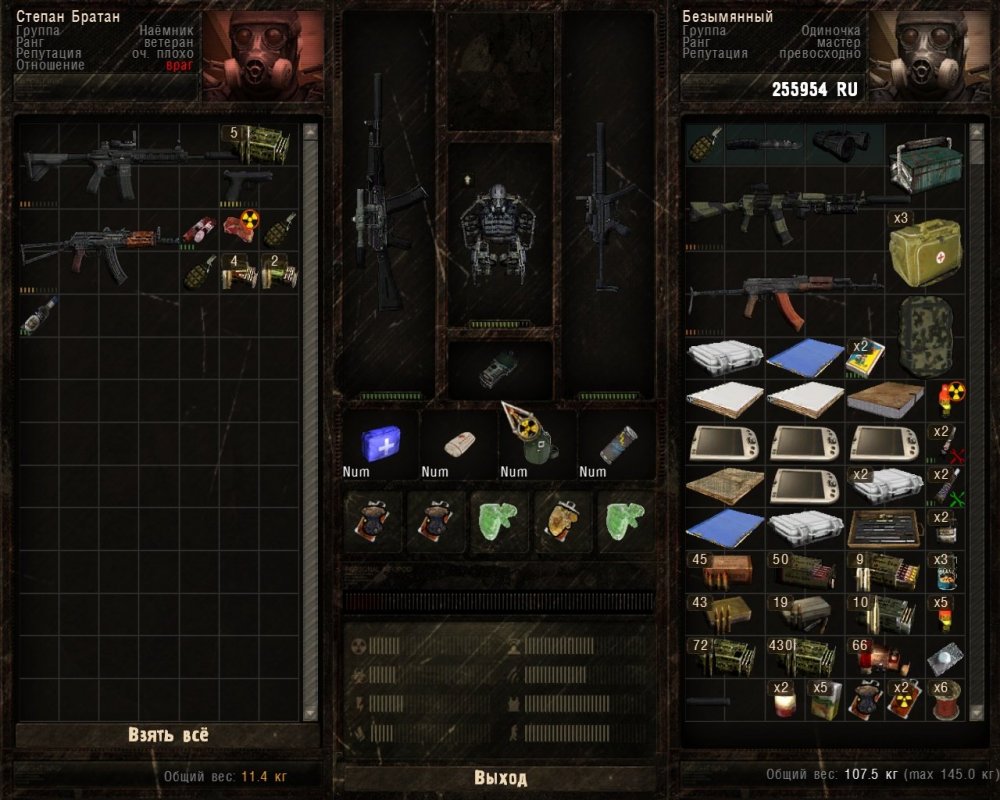Select the gun cleaning kit in the wooden case
1000x800 pixels.
(x=886, y=527)
